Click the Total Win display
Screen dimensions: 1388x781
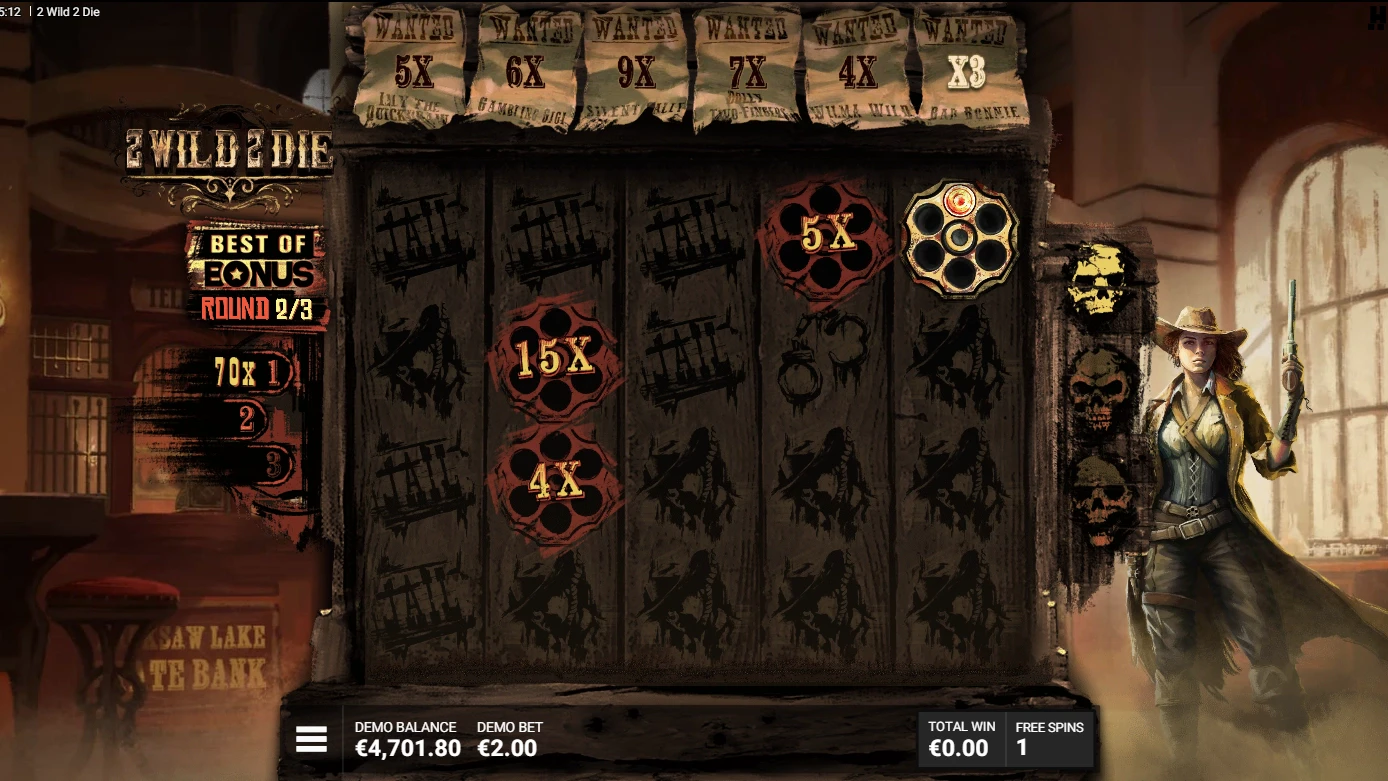click(x=962, y=738)
